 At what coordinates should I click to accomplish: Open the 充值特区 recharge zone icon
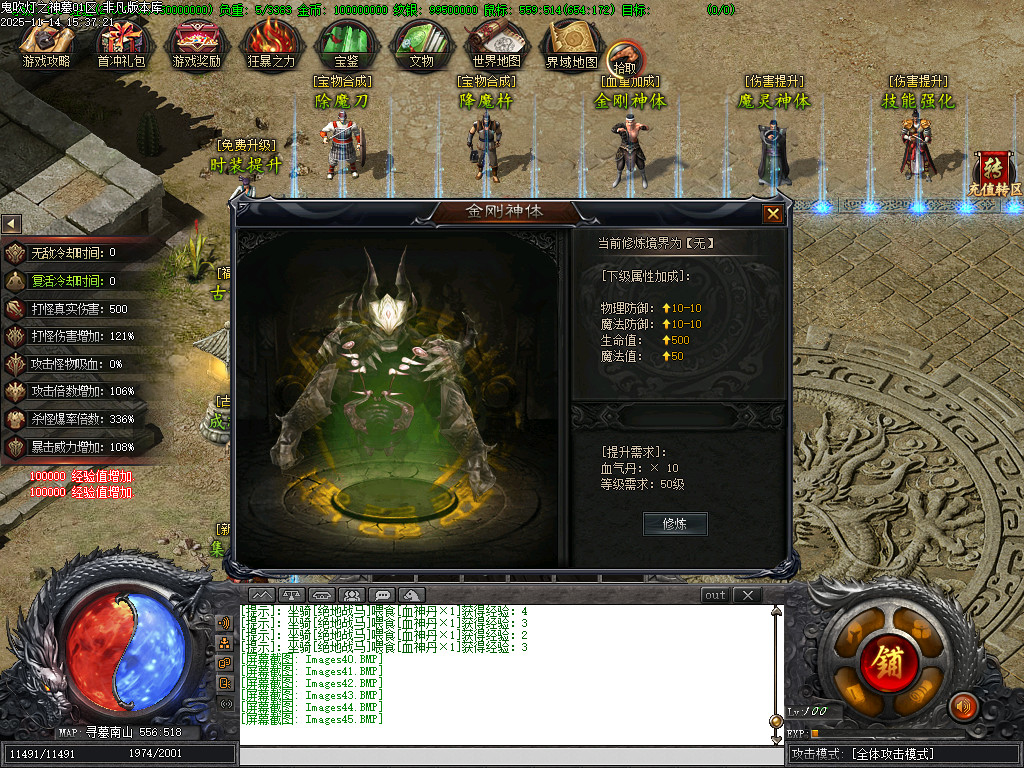994,172
